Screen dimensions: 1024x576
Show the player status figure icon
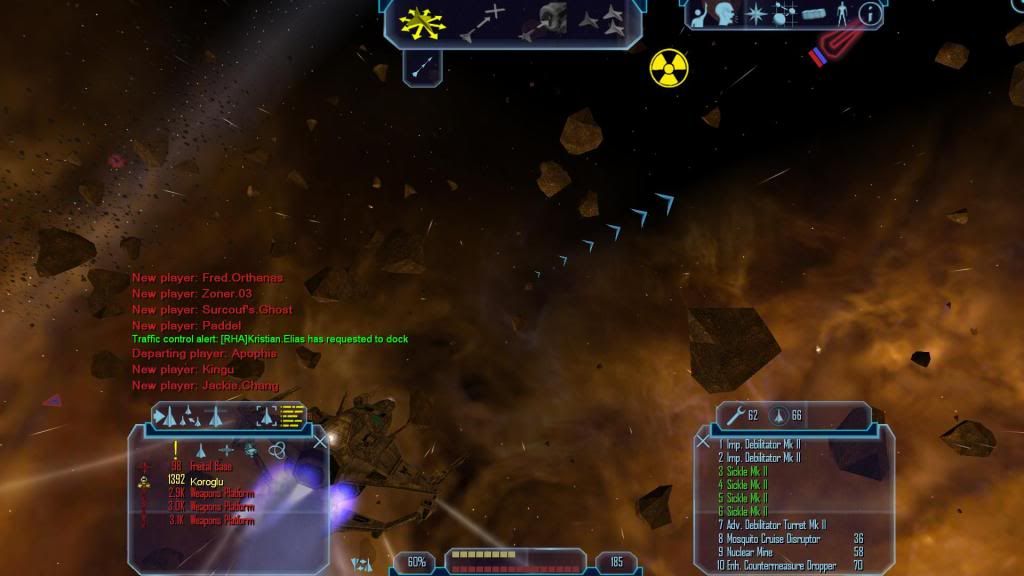pyautogui.click(x=840, y=14)
